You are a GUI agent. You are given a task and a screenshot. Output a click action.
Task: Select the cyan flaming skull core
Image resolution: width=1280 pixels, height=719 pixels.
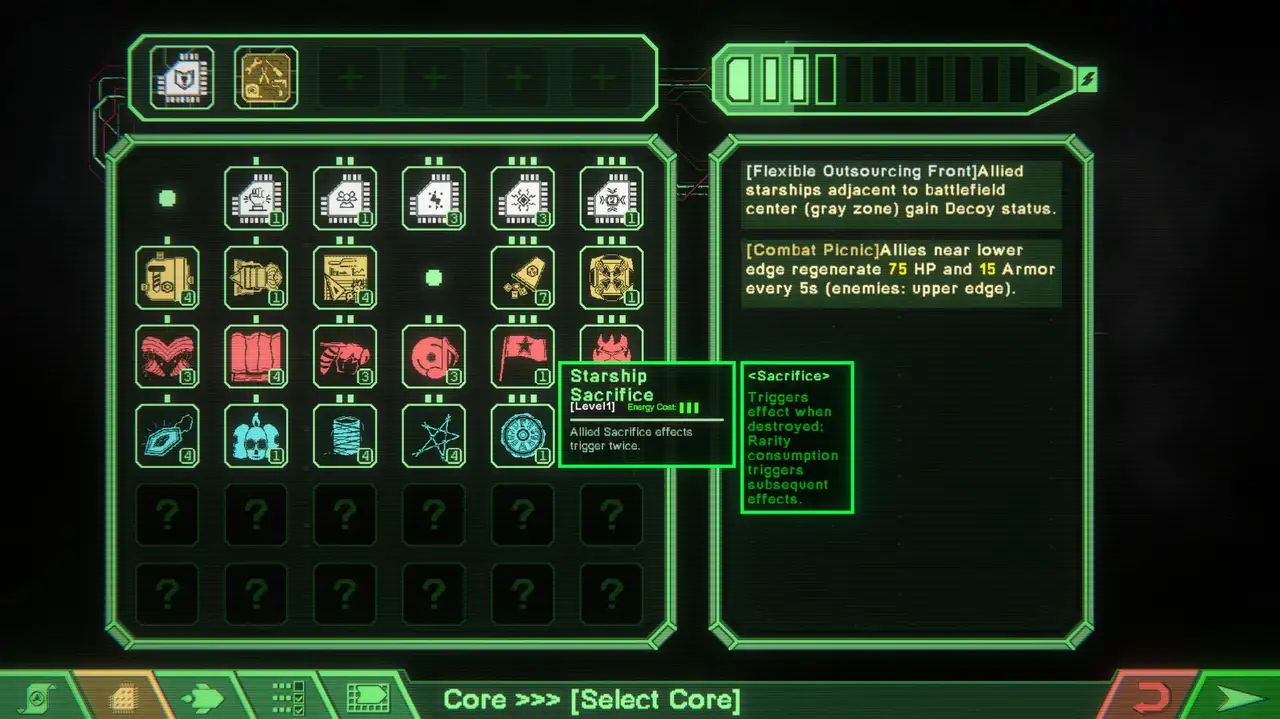pos(256,435)
